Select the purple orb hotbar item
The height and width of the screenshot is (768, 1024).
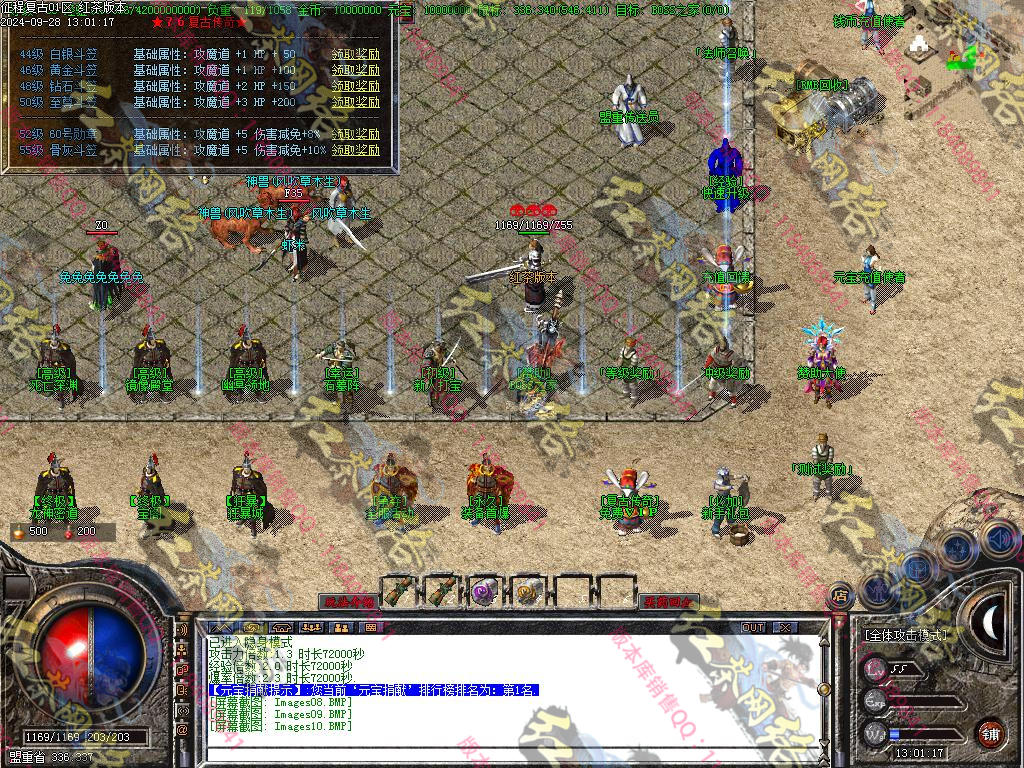click(484, 591)
